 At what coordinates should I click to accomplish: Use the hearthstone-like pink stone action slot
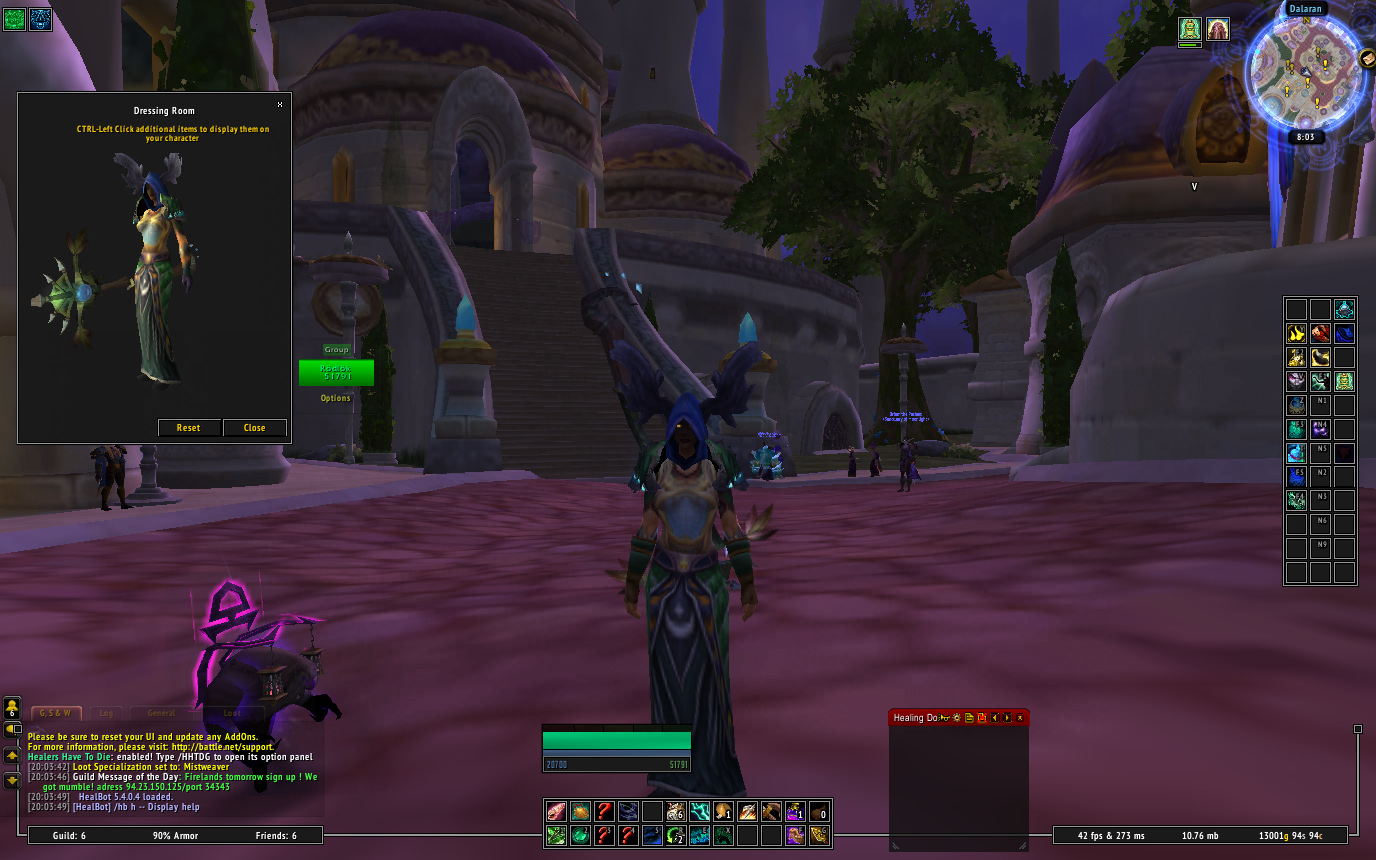[557, 811]
